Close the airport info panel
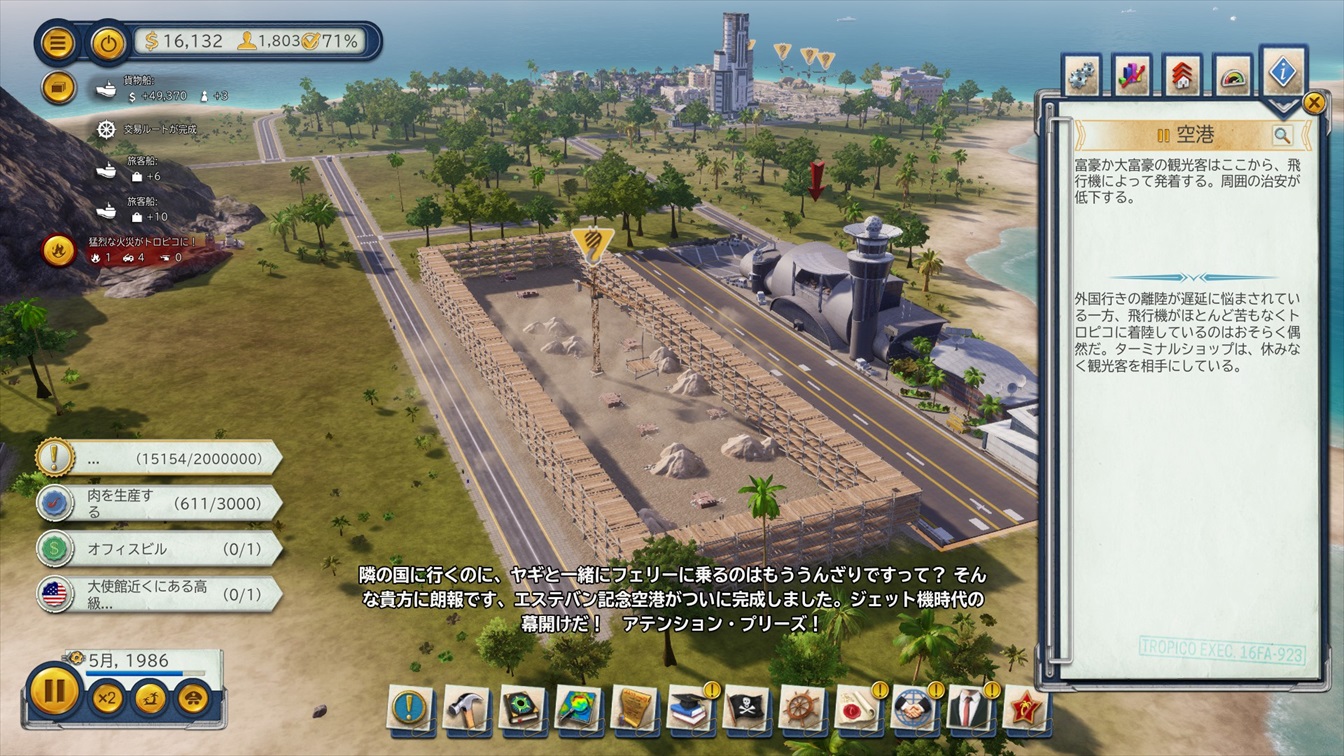 [1314, 102]
